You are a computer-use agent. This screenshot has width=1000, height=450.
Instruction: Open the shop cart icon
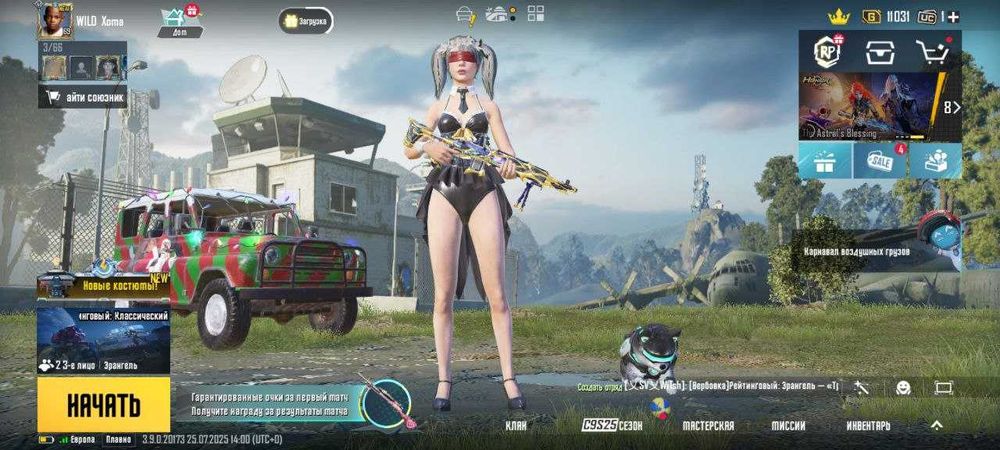pos(933,52)
